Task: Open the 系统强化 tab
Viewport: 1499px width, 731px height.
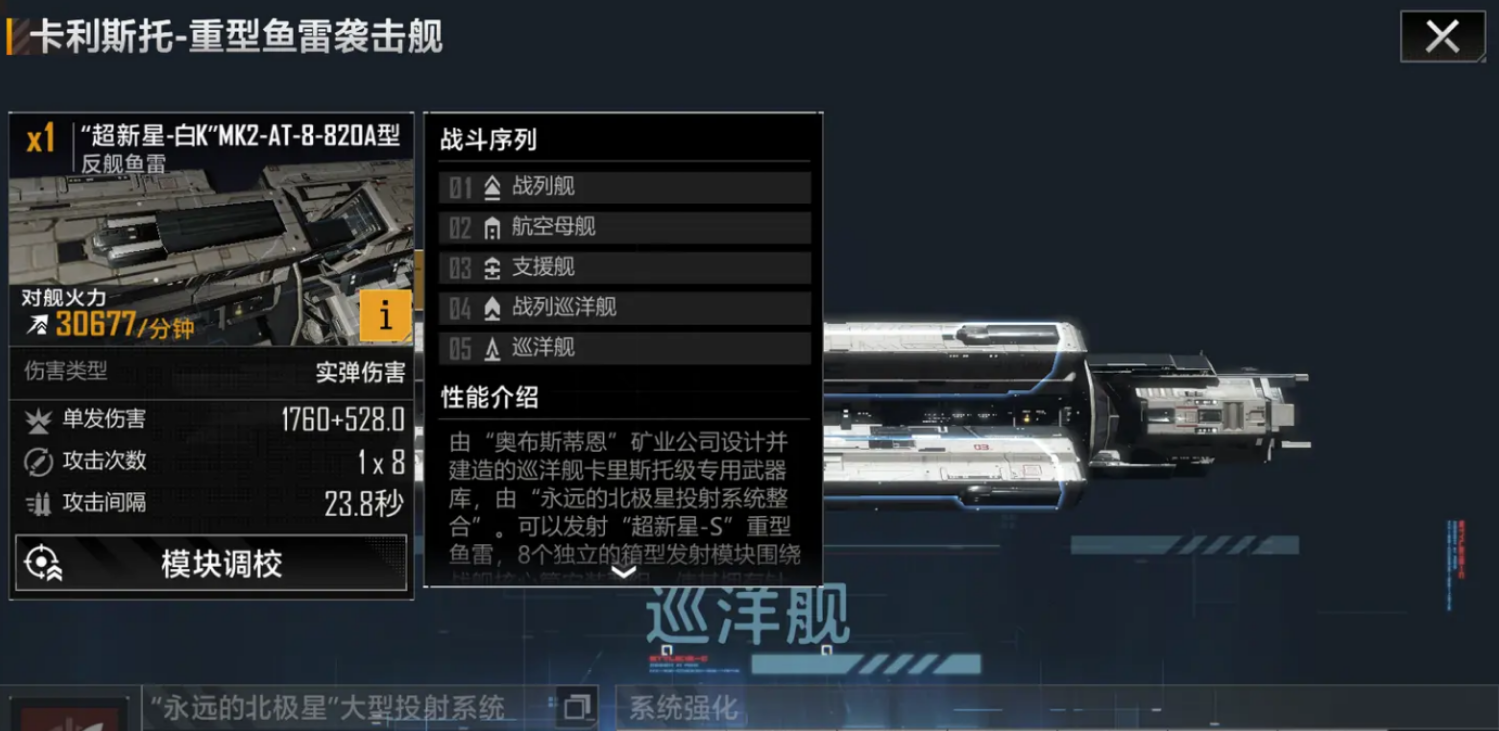Action: (684, 708)
